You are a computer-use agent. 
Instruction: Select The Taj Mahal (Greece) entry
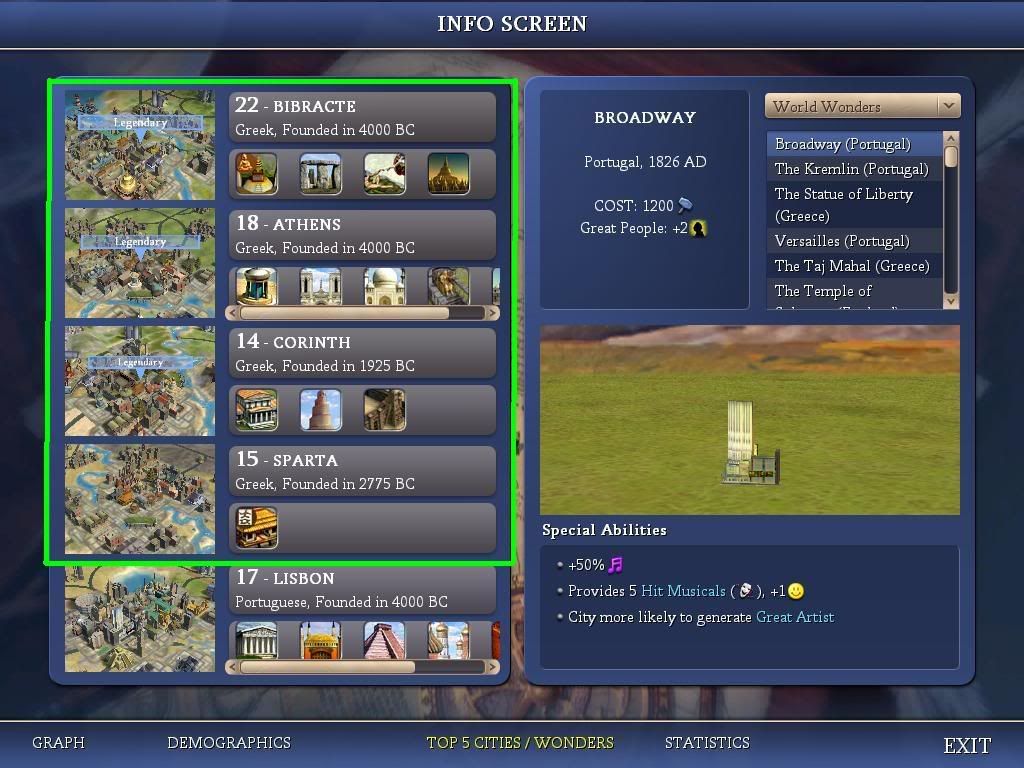coord(852,266)
